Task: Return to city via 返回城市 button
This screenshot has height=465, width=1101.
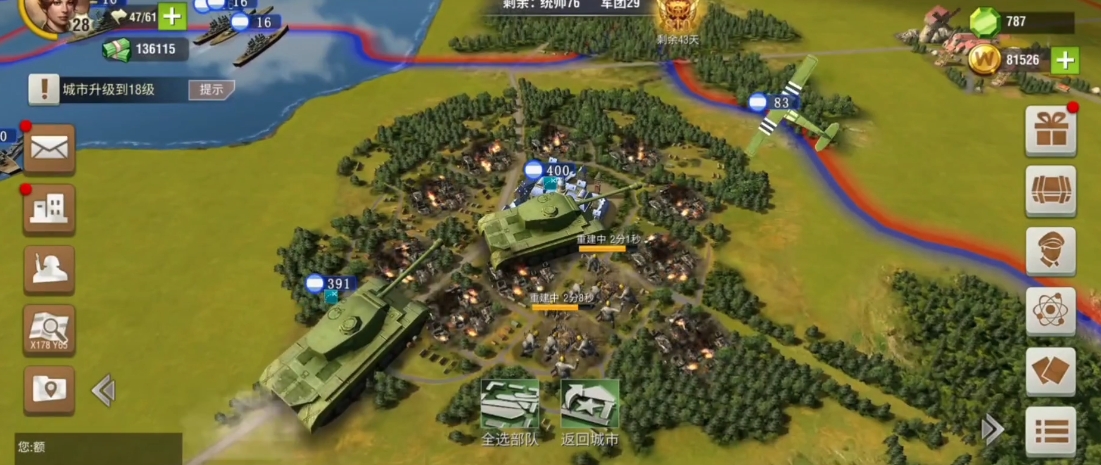Action: 589,410
